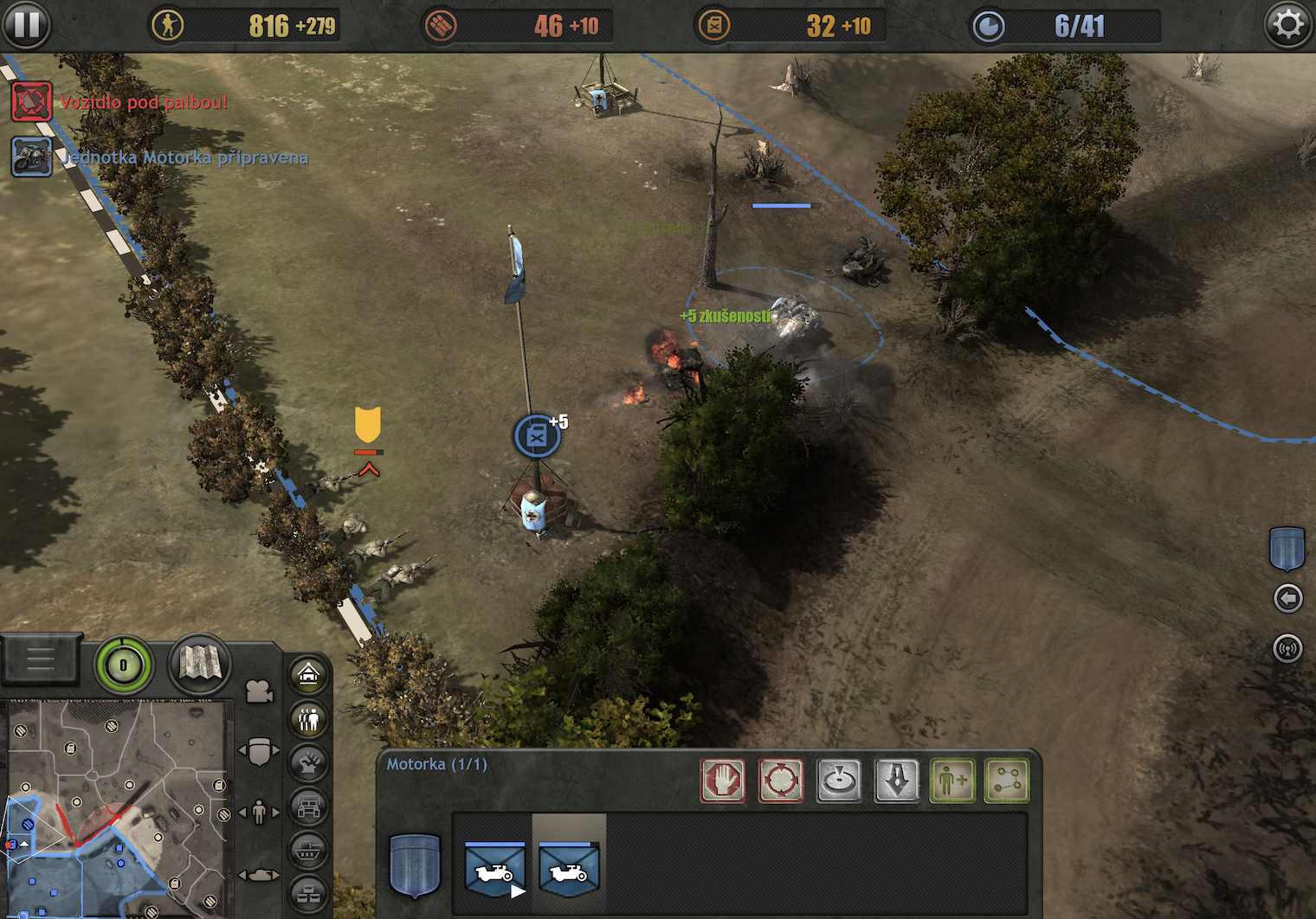1316x919 pixels.
Task: Select the headquarters house button
Action: pos(309,674)
